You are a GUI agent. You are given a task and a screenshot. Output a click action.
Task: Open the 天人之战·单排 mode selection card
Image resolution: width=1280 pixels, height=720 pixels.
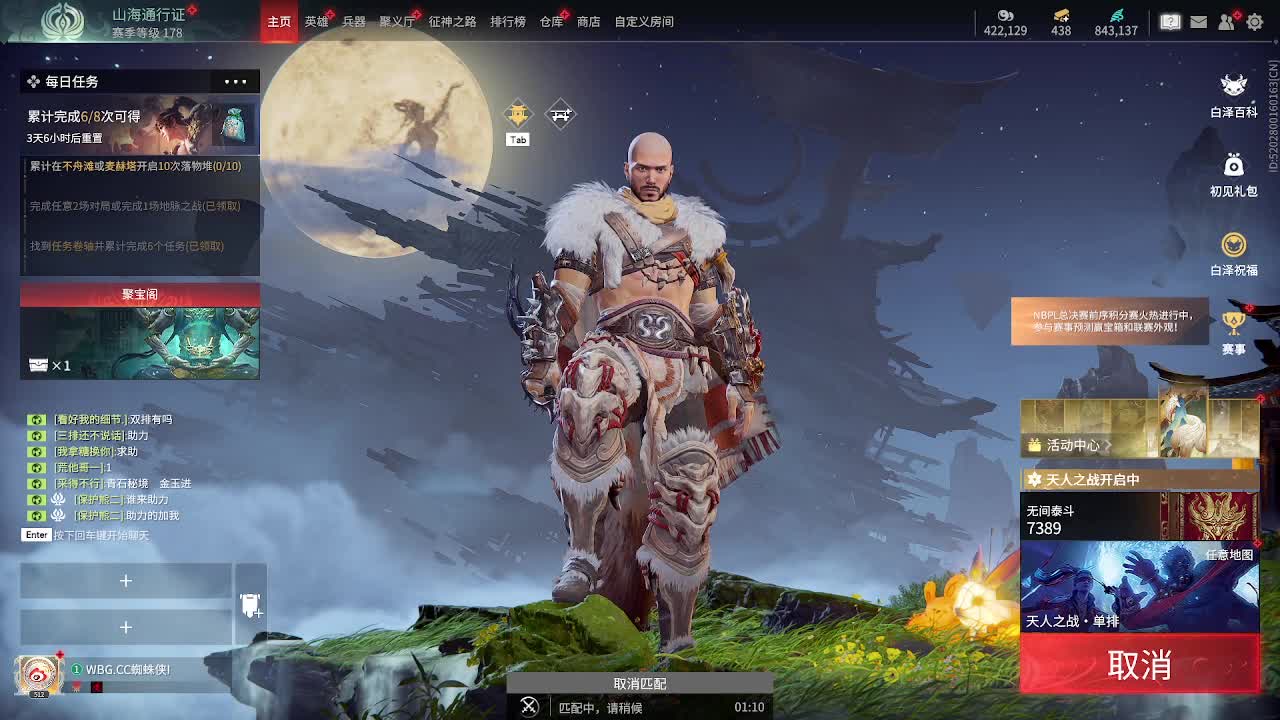(1139, 590)
